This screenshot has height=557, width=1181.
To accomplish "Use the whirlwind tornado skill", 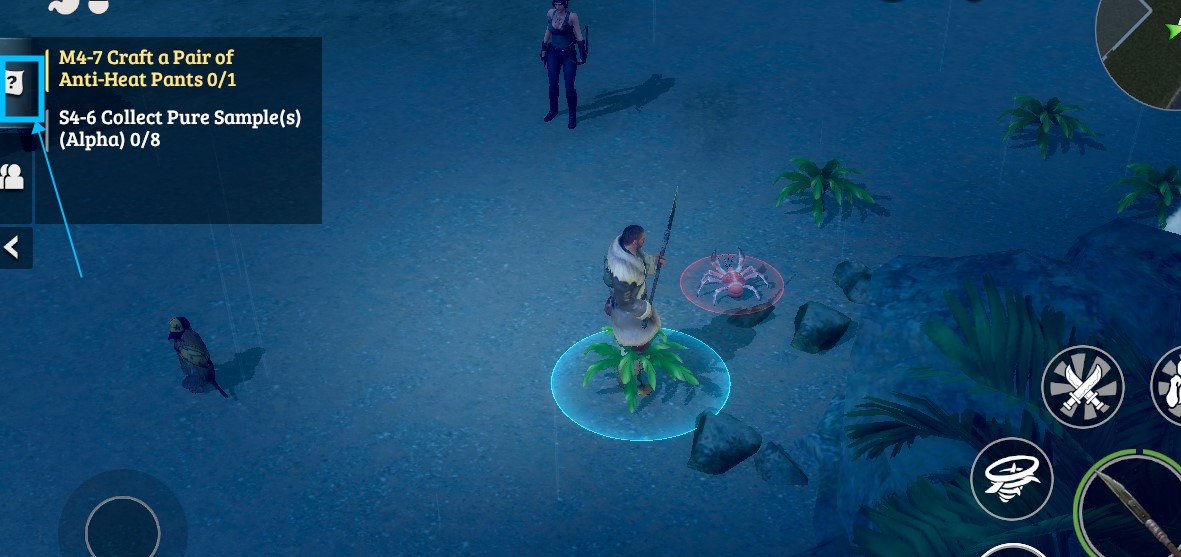I will pos(1011,478).
